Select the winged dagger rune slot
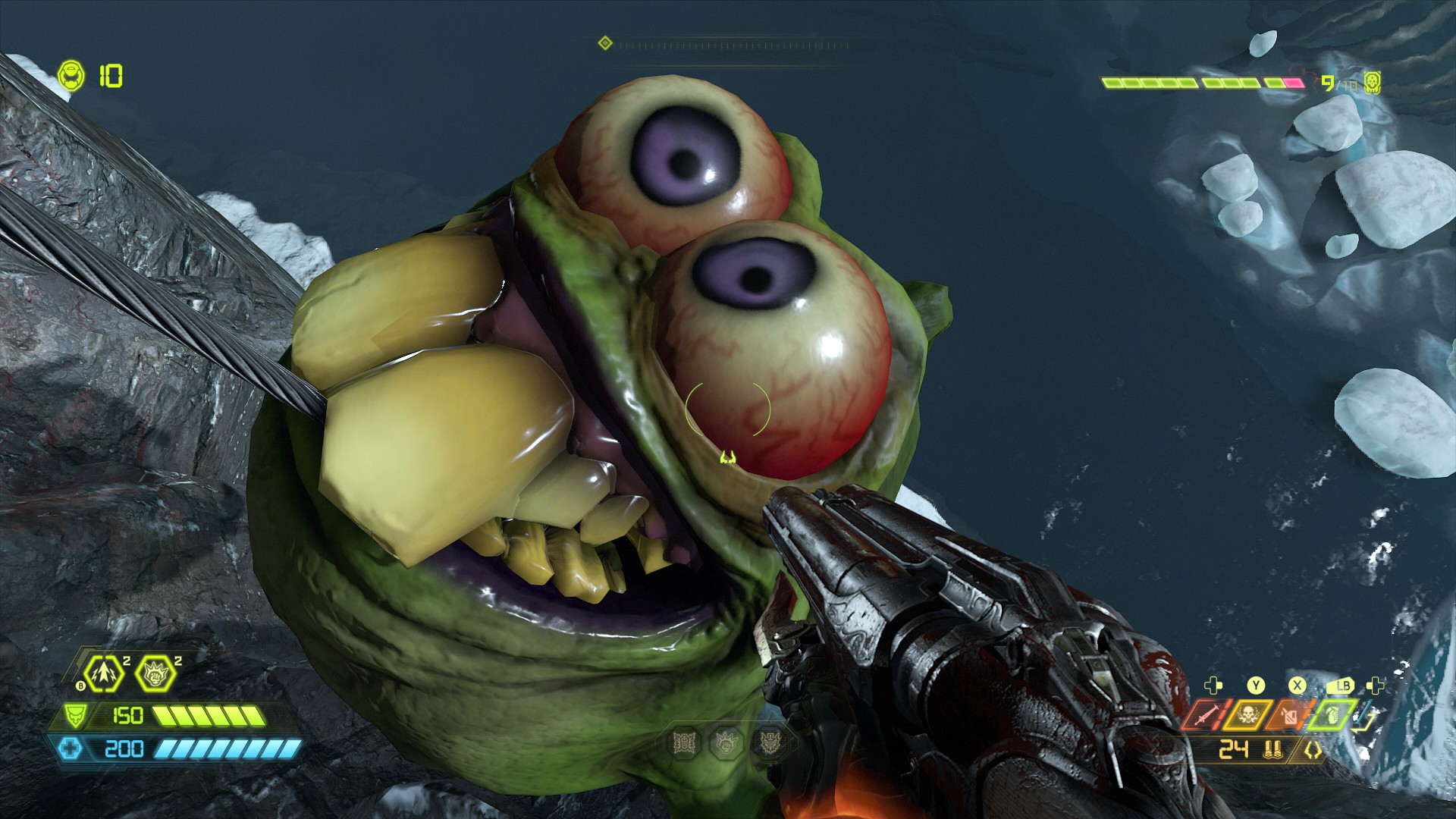The image size is (1456, 819). (x=770, y=743)
